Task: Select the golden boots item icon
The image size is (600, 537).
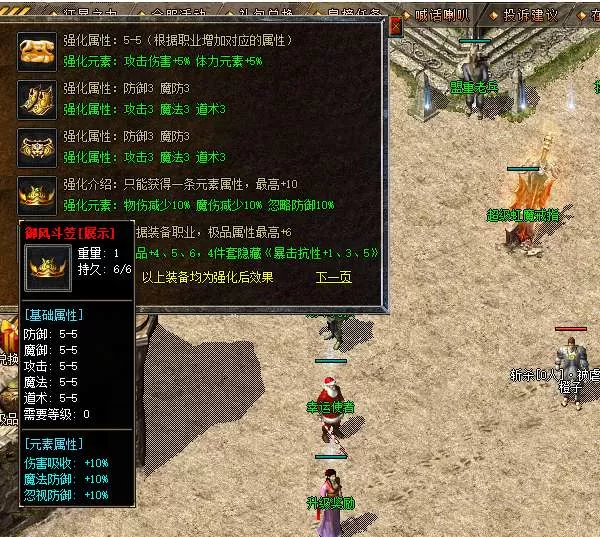Action: click(36, 98)
